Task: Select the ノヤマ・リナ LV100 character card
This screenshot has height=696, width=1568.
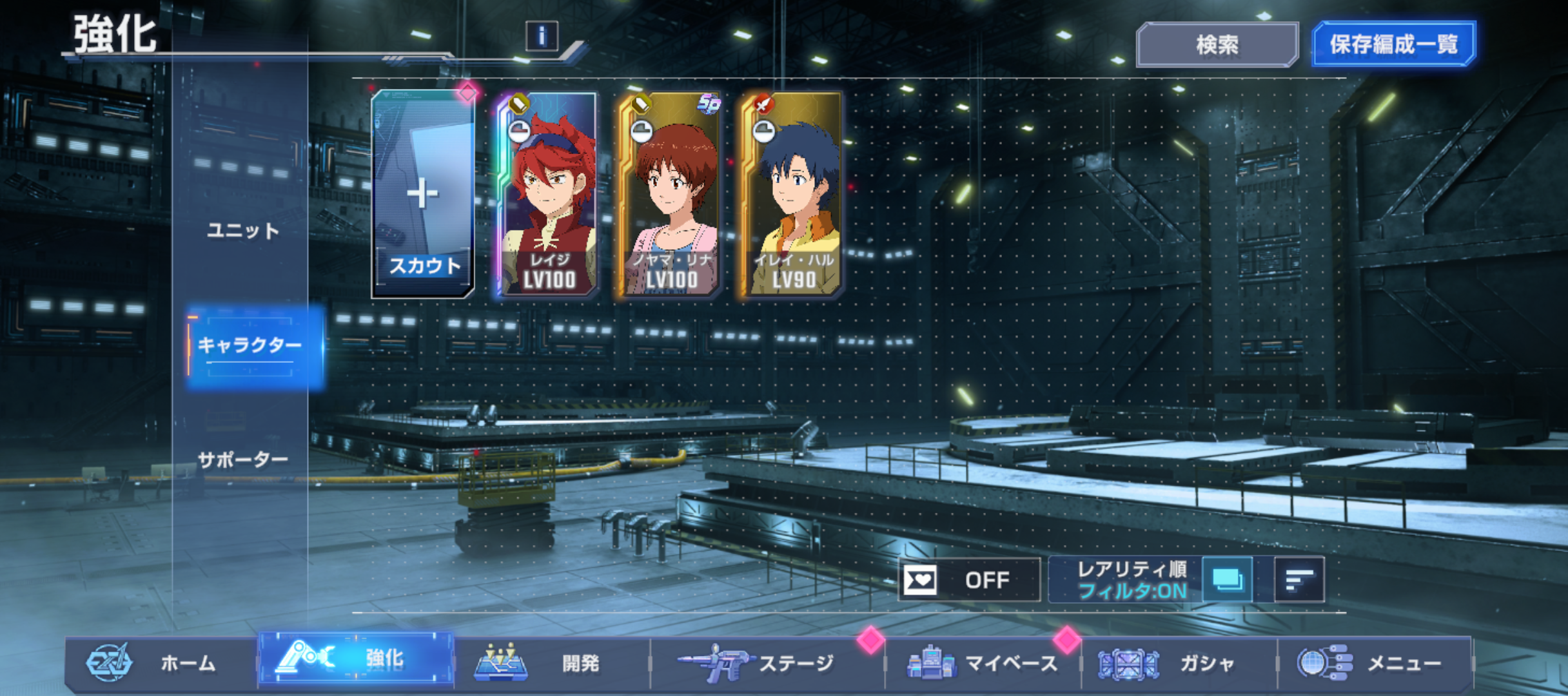Action: pos(671,195)
